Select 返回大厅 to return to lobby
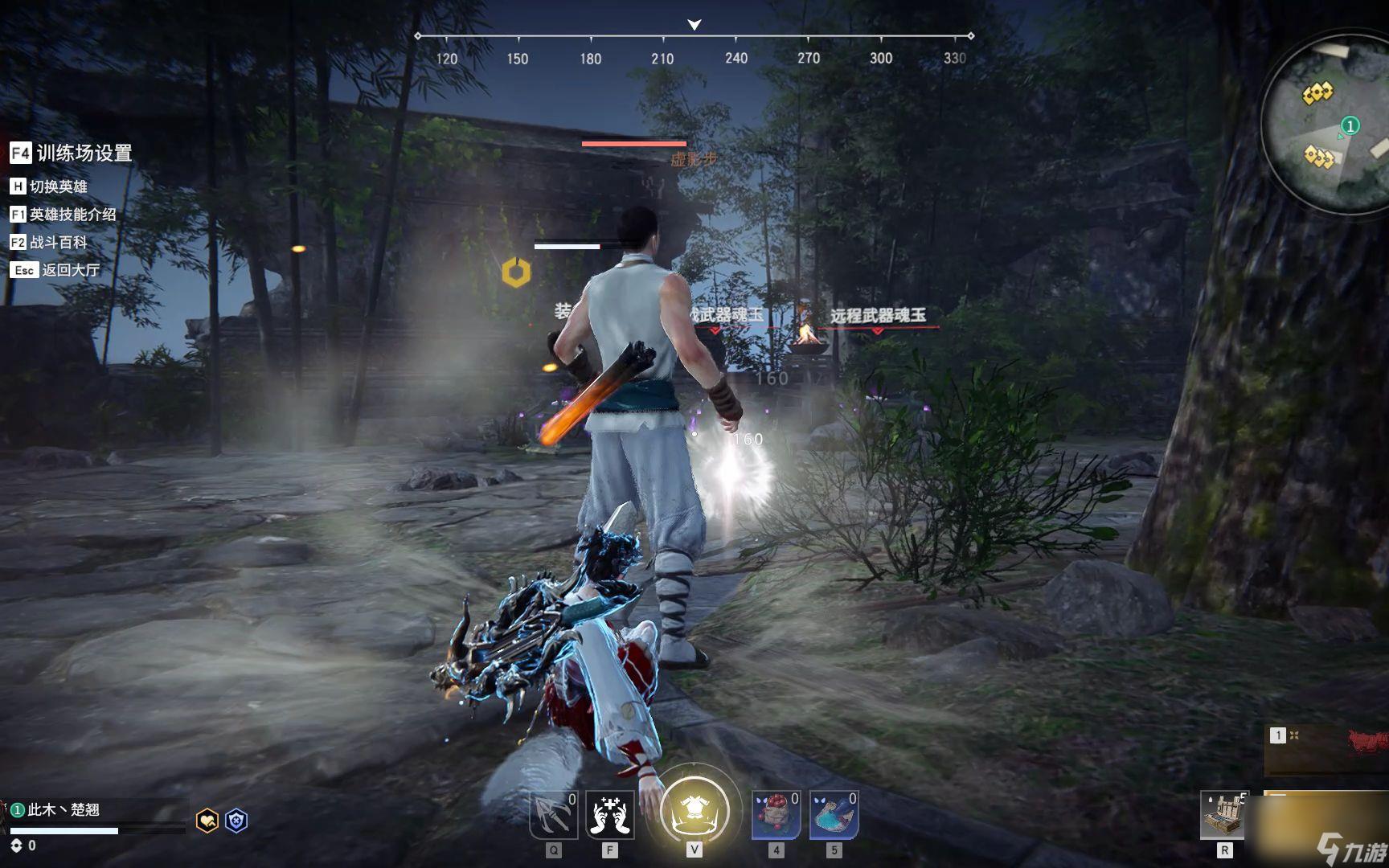The width and height of the screenshot is (1389, 868). coord(55,270)
